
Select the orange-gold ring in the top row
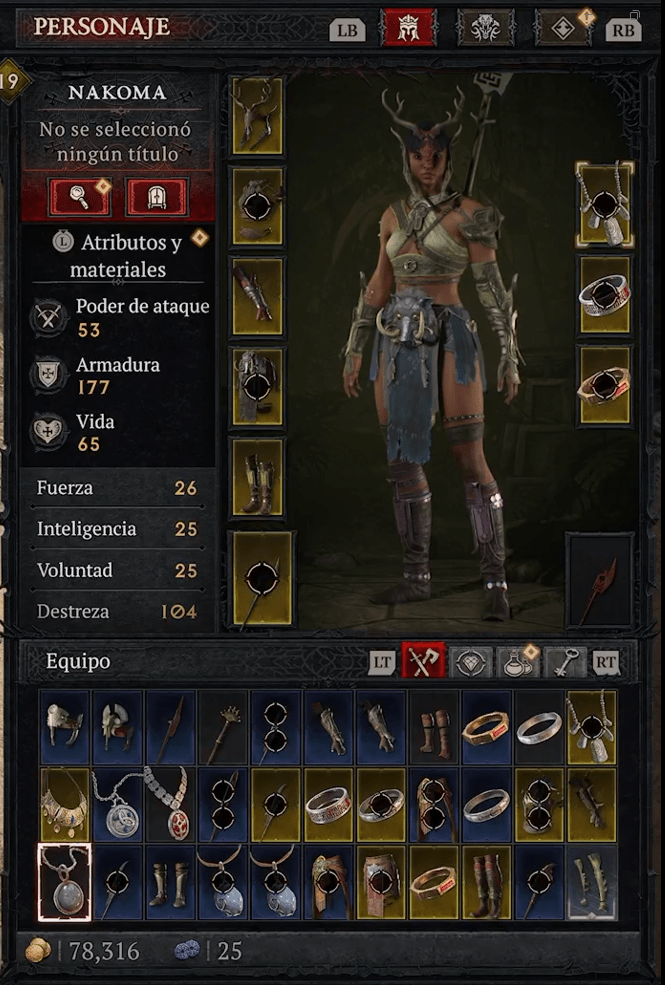(x=486, y=728)
